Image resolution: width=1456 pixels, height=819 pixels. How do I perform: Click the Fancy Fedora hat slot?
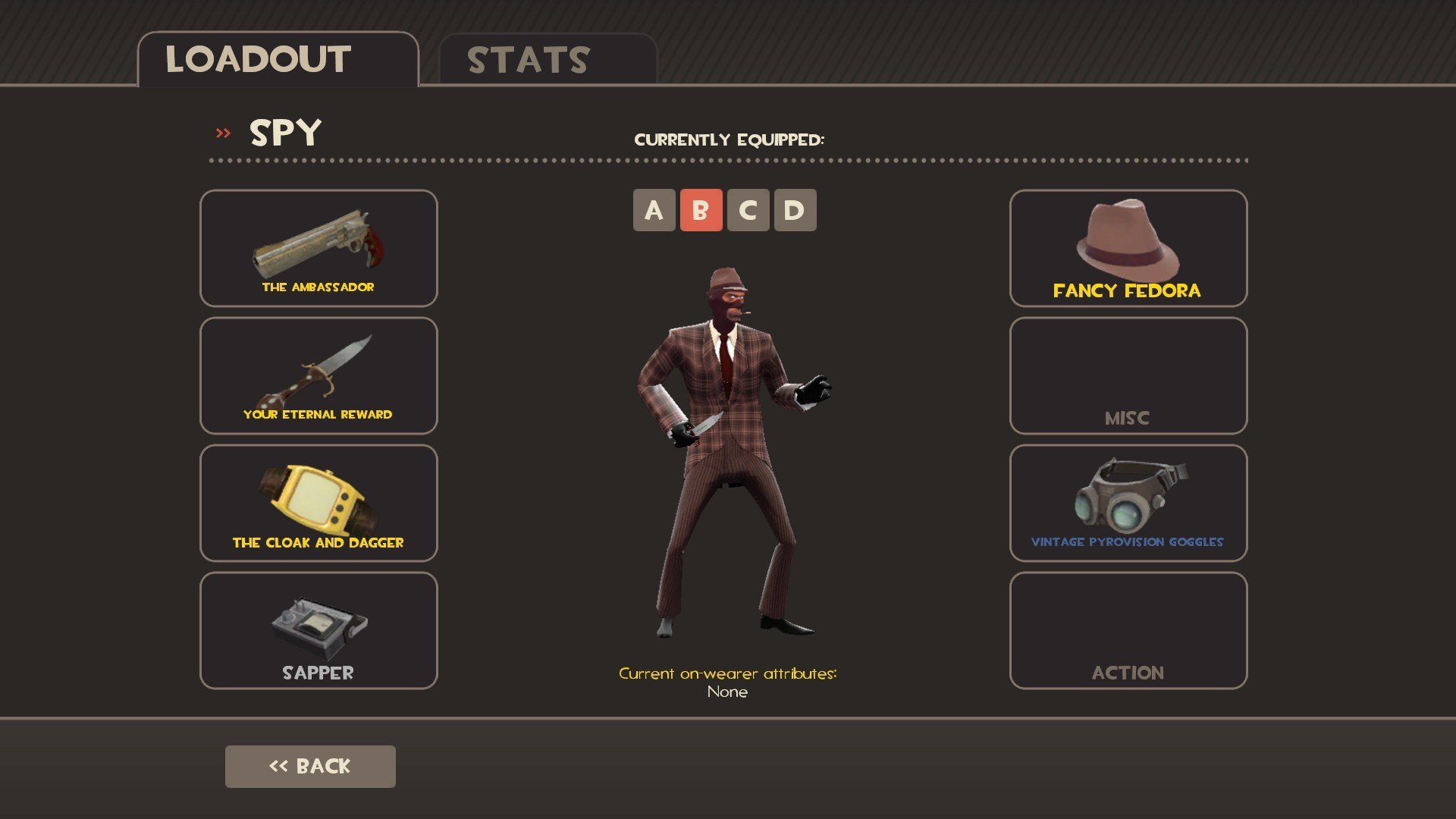1128,248
